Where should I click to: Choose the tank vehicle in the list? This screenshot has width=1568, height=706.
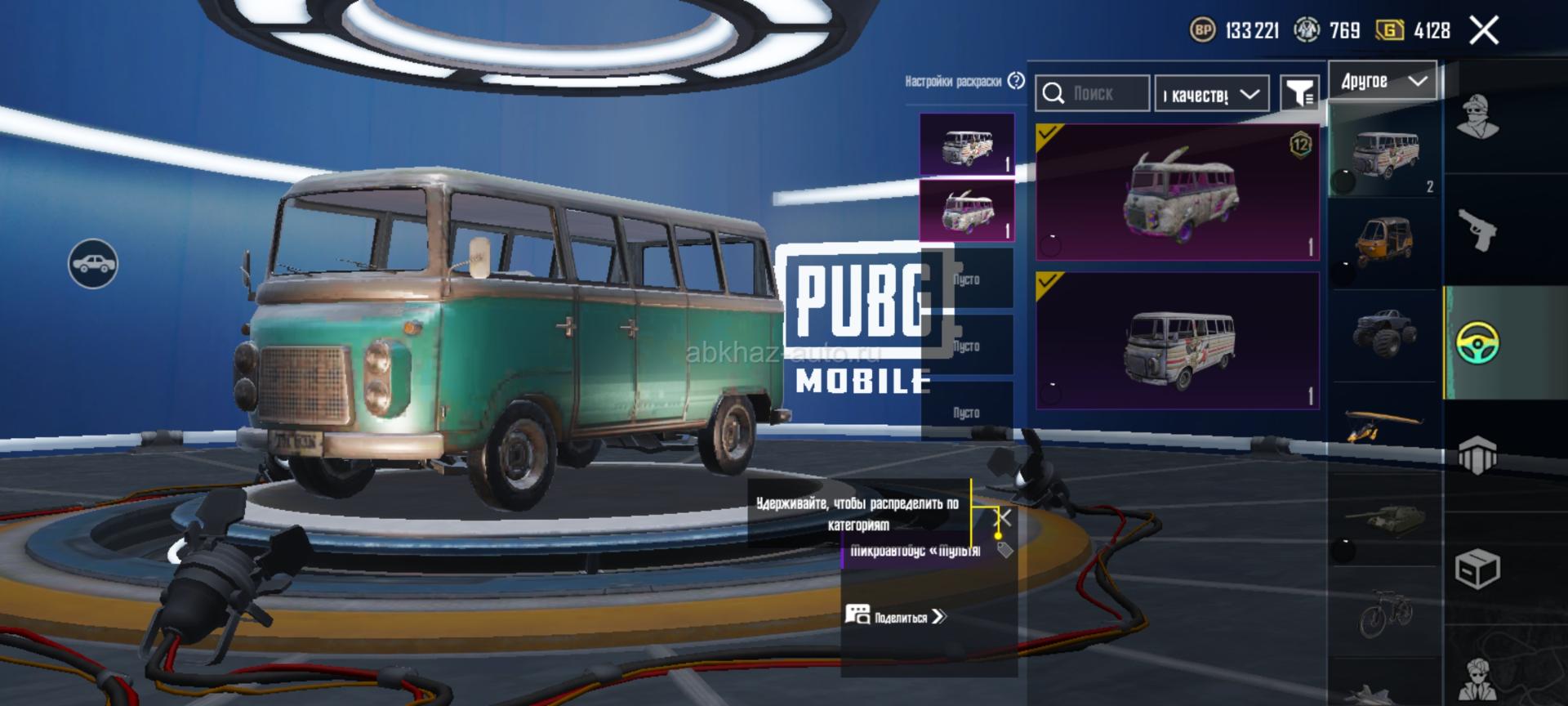(x=1384, y=520)
